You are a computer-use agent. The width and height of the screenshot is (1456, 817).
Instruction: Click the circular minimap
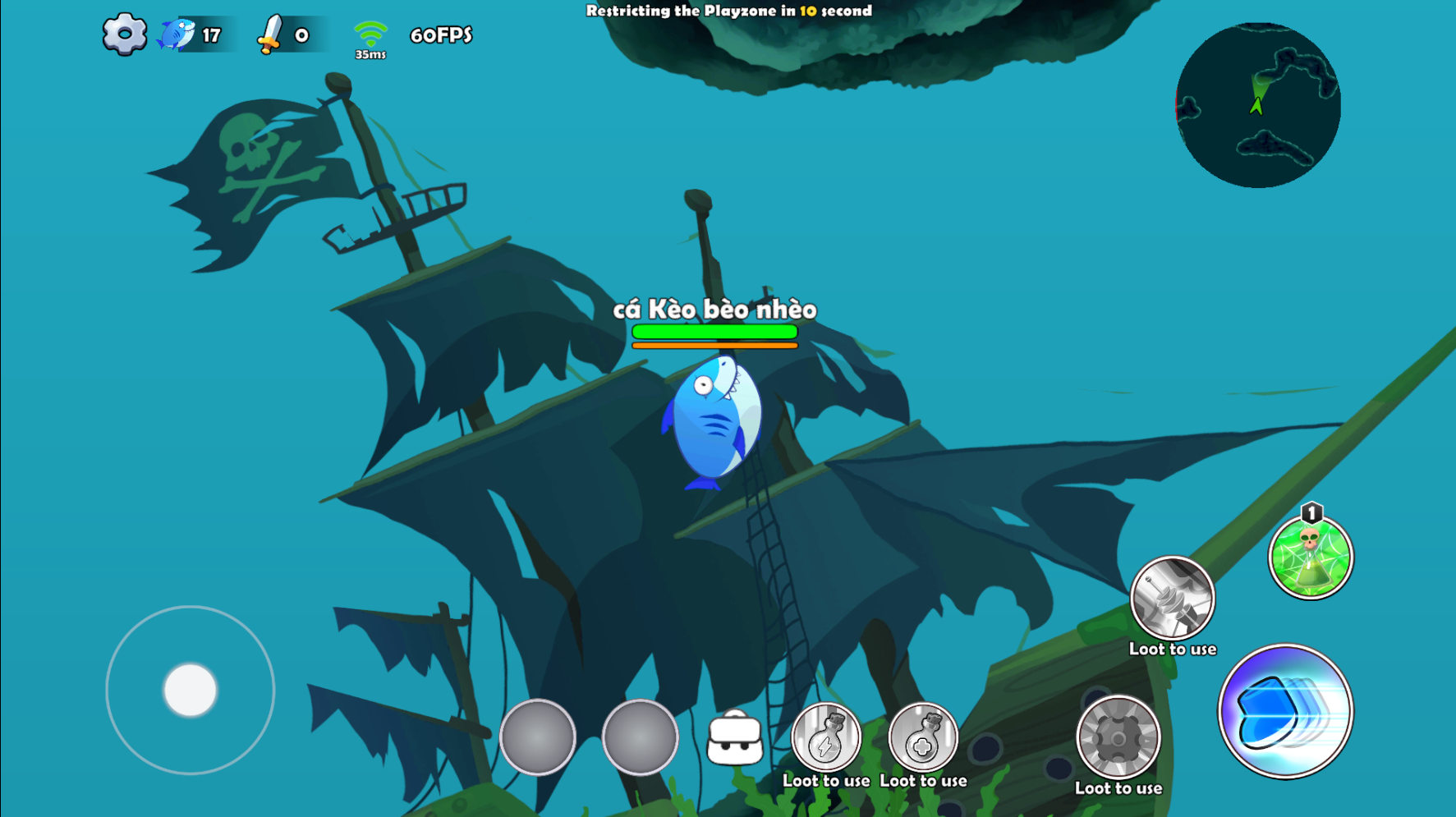[x=1257, y=105]
